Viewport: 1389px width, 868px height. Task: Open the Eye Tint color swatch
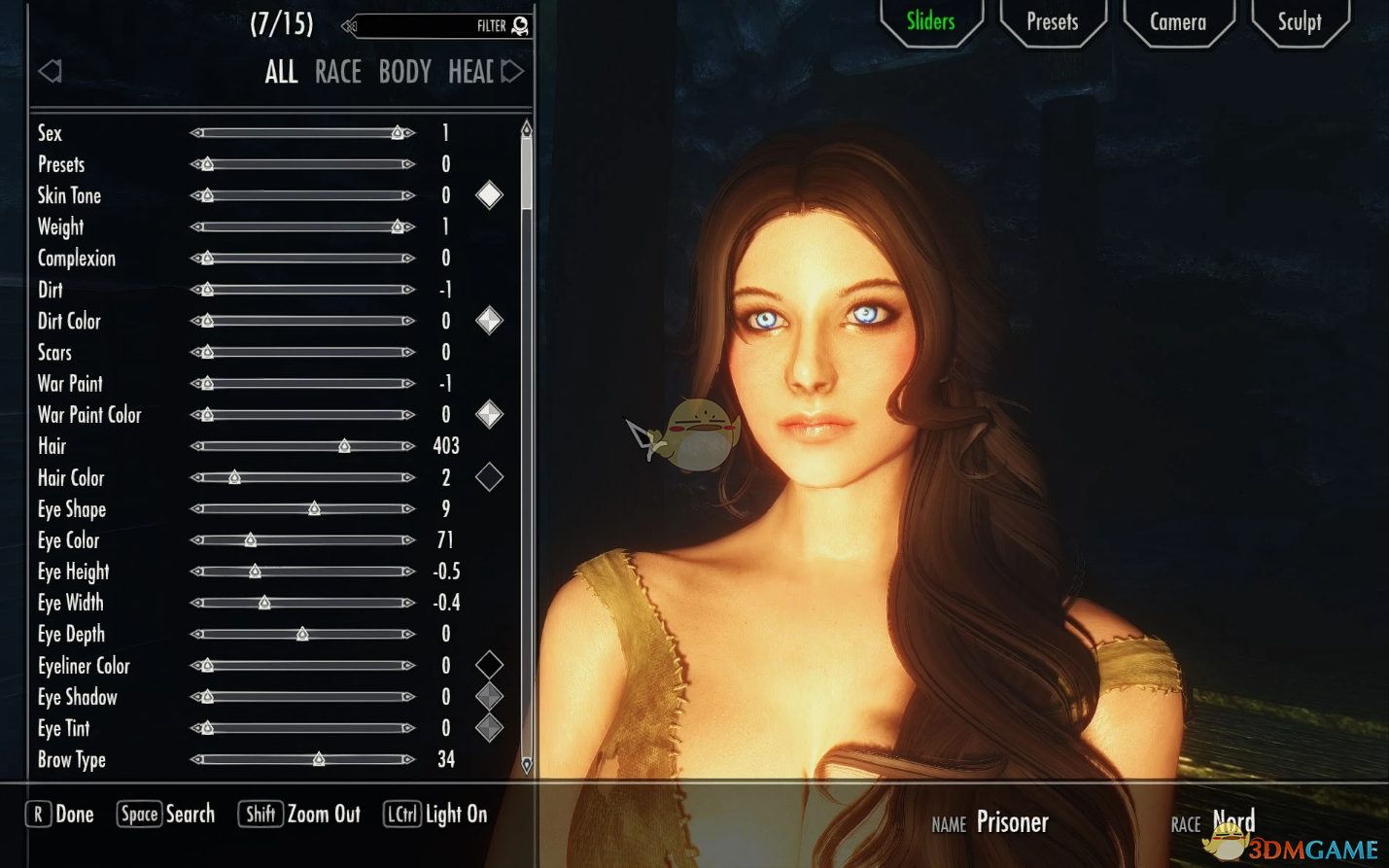click(489, 727)
